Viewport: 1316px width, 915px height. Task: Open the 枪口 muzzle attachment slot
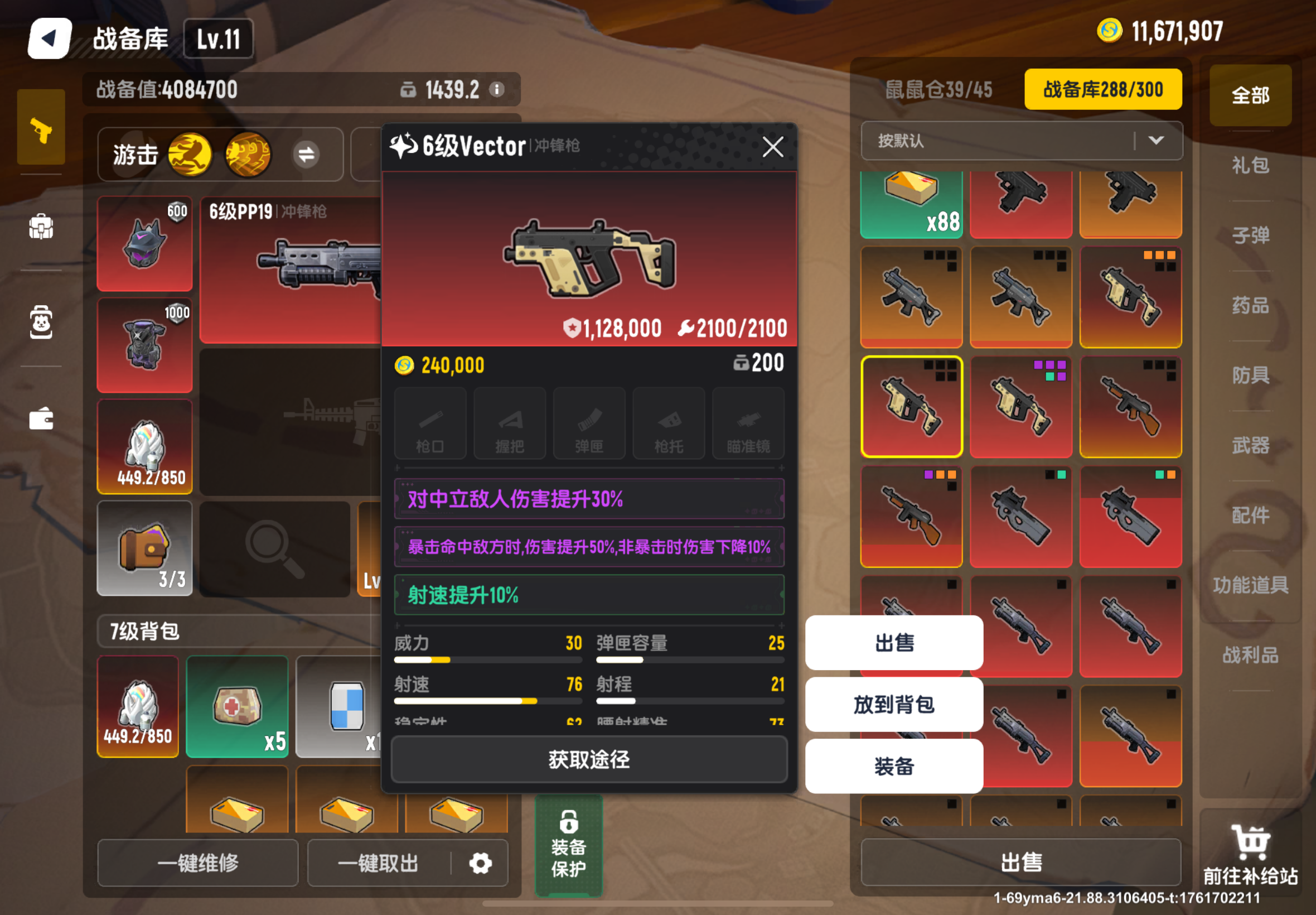pyautogui.click(x=430, y=423)
